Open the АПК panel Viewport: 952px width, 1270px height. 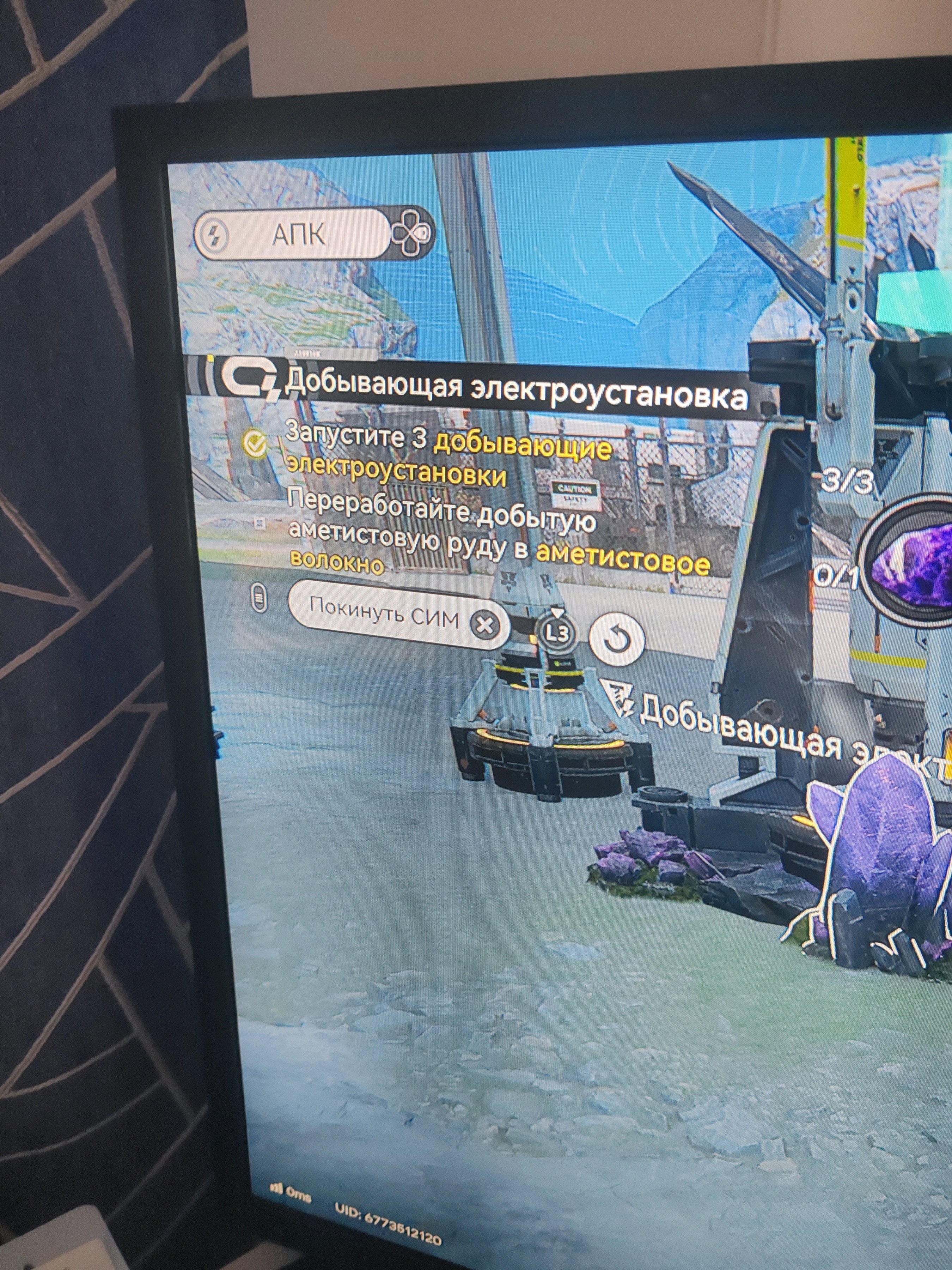298,235
